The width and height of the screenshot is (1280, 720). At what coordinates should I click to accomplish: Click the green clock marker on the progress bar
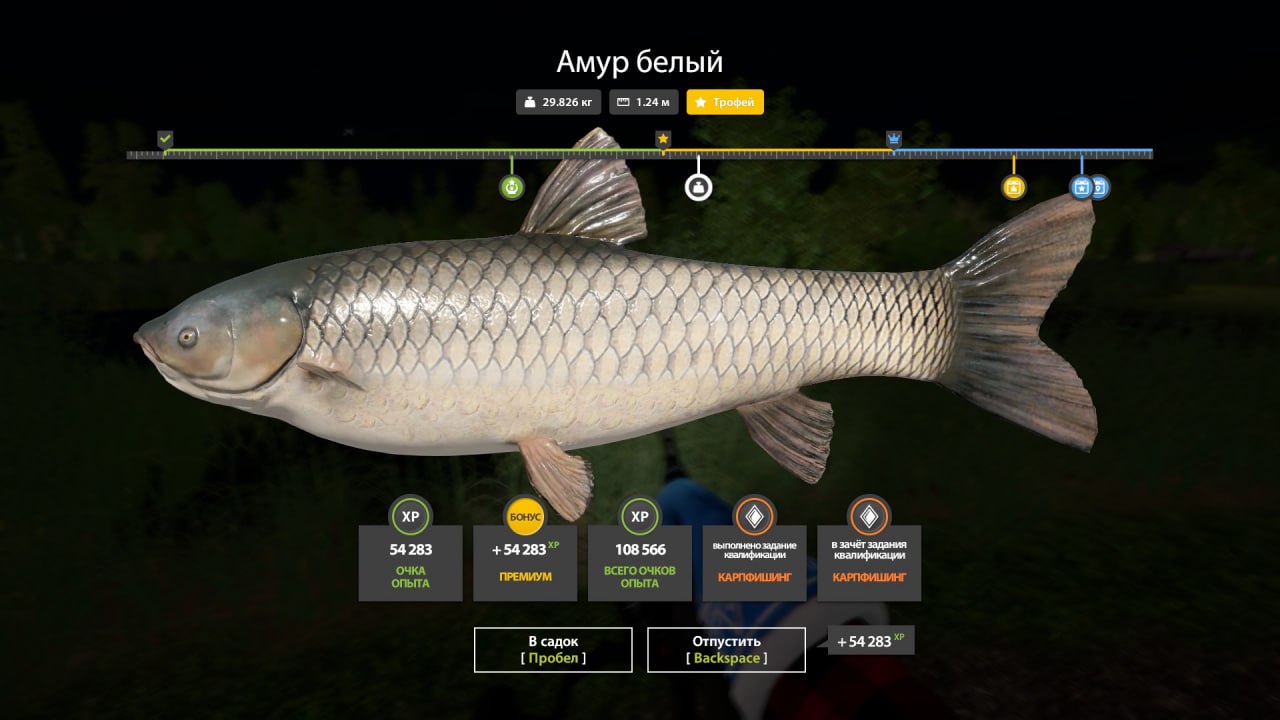511,186
